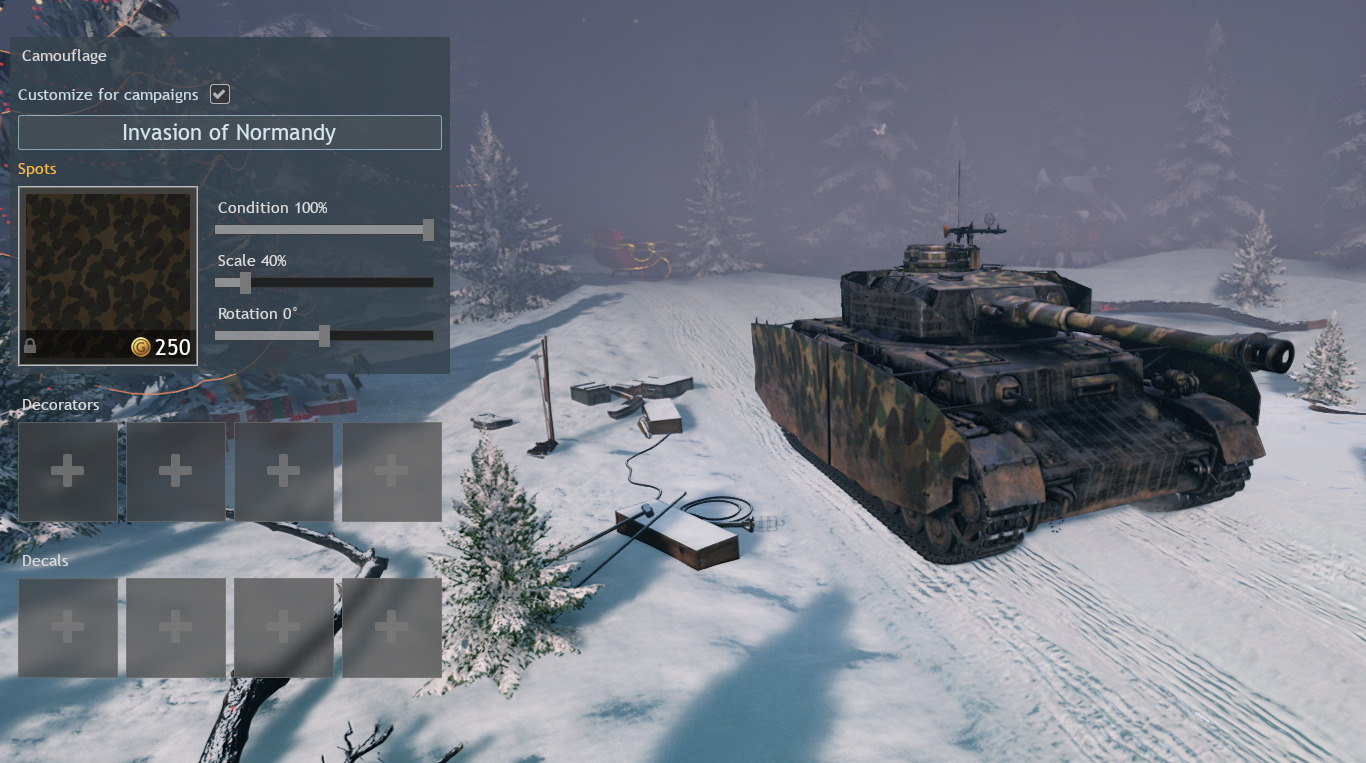The height and width of the screenshot is (763, 1366).
Task: Change the camouflage Scale slider
Action: tap(245, 283)
